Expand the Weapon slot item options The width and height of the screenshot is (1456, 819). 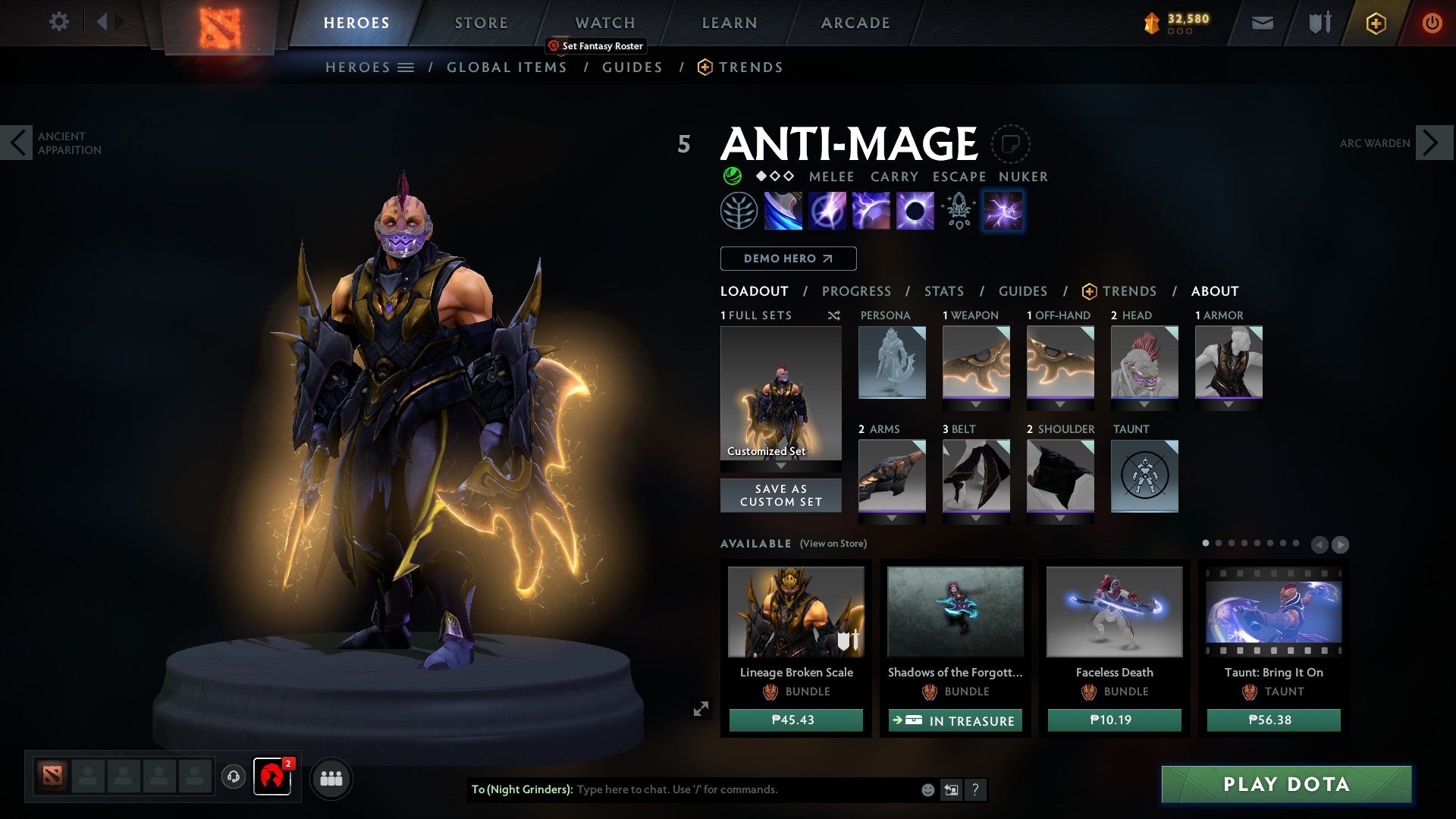975,404
